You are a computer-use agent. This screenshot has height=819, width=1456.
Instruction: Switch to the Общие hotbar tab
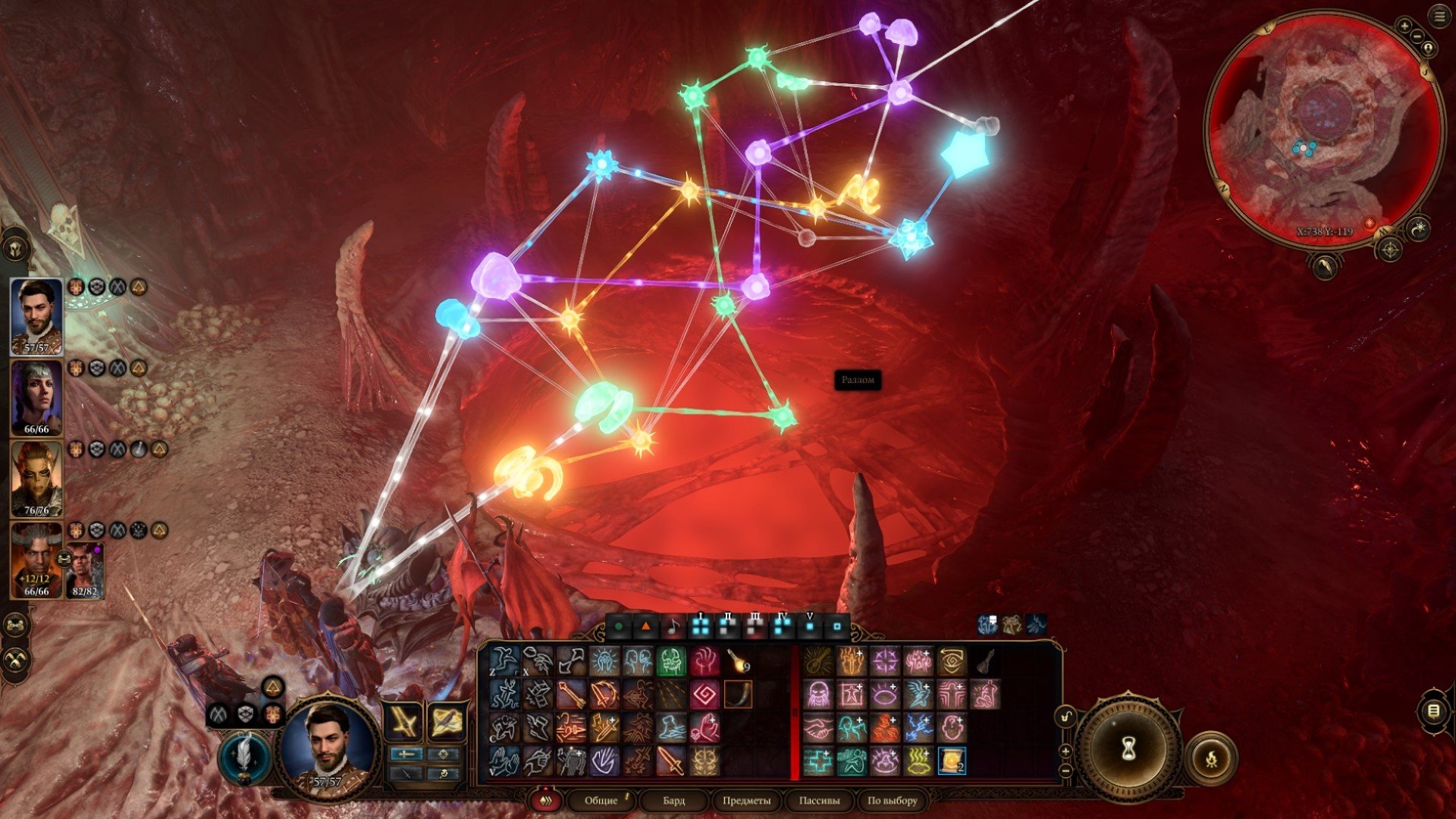point(601,800)
